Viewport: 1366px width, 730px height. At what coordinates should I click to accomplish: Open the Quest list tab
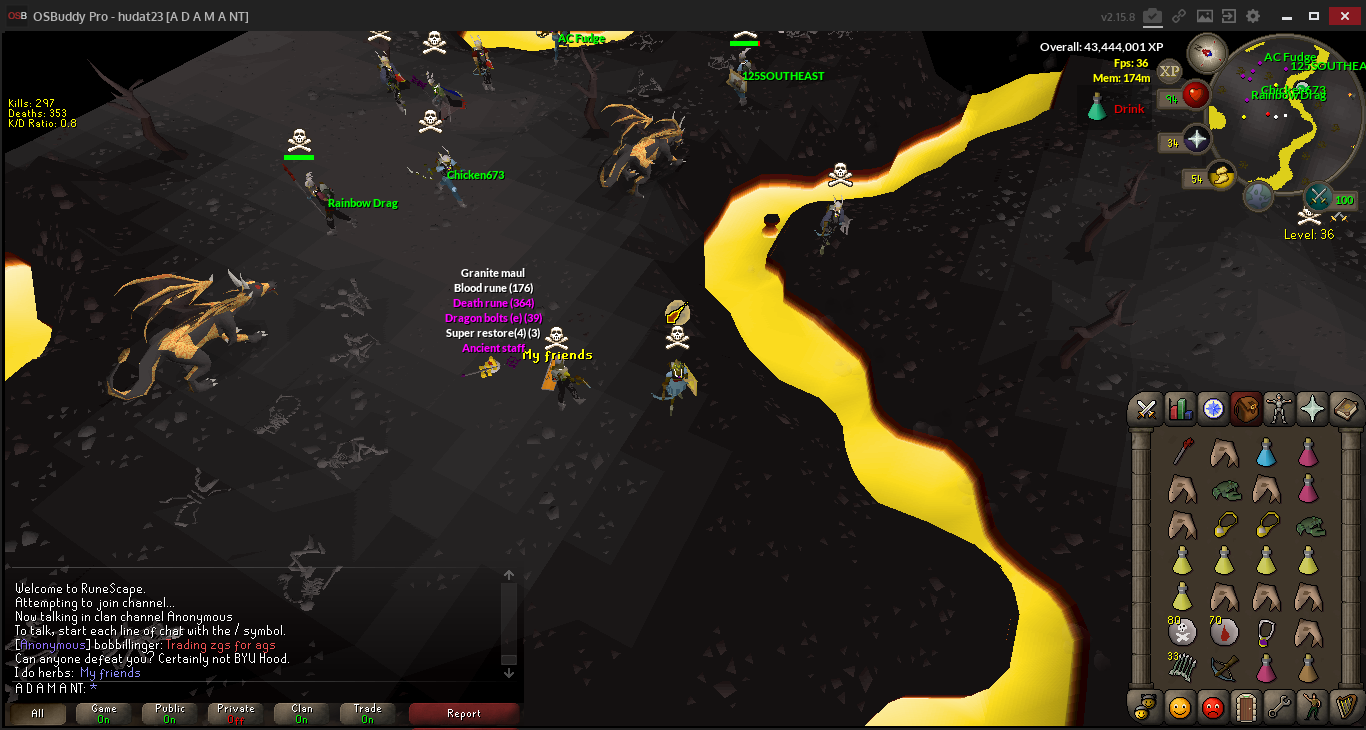pyautogui.click(x=1213, y=409)
